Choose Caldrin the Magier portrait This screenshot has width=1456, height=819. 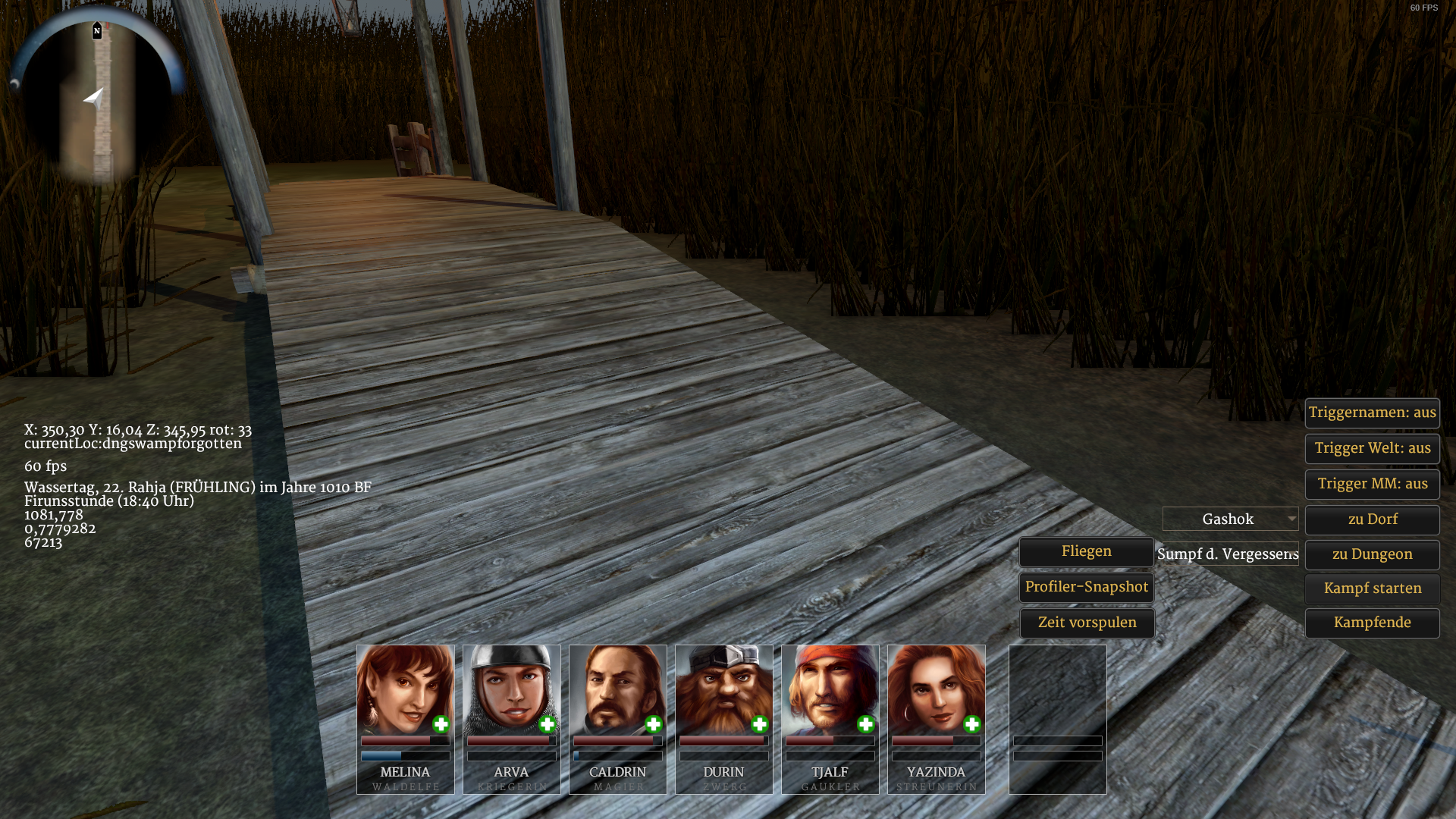(x=617, y=689)
